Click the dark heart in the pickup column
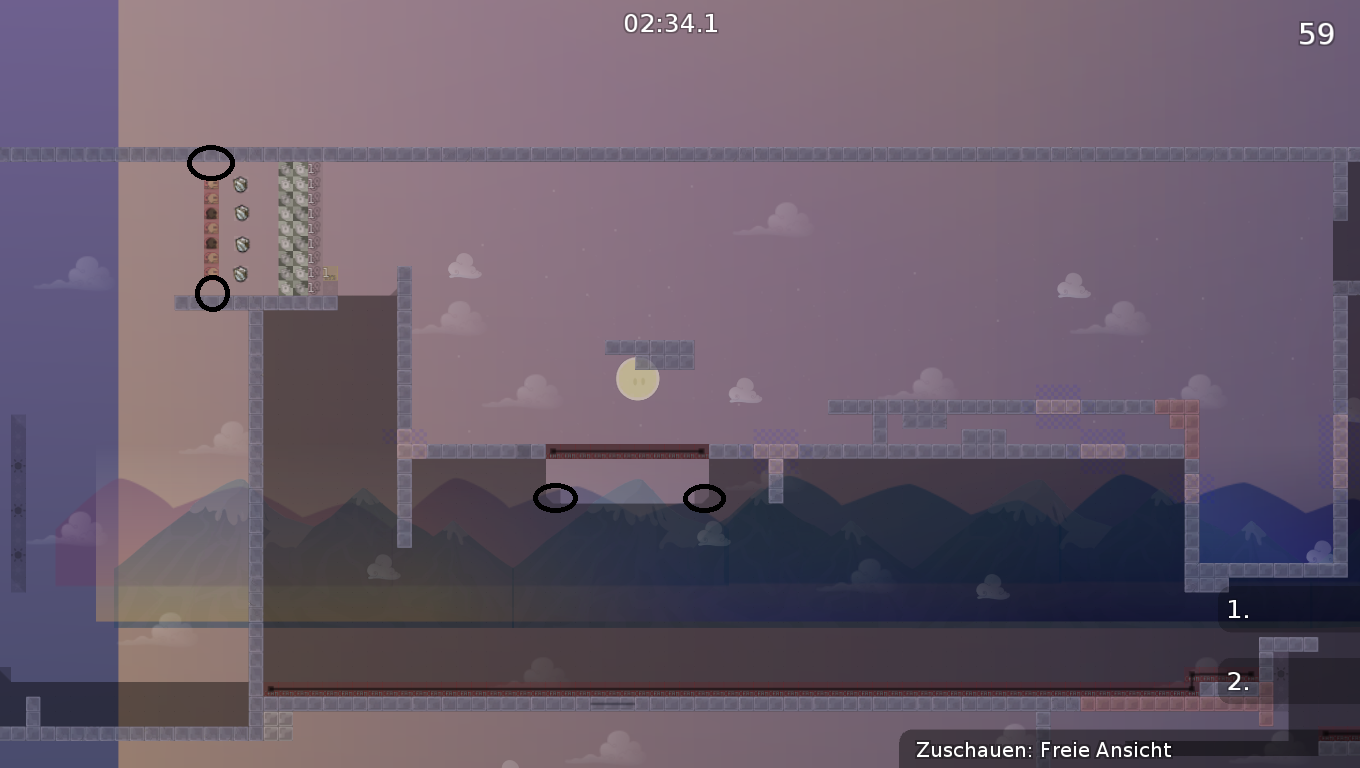This screenshot has width=1360, height=768. click(x=211, y=213)
